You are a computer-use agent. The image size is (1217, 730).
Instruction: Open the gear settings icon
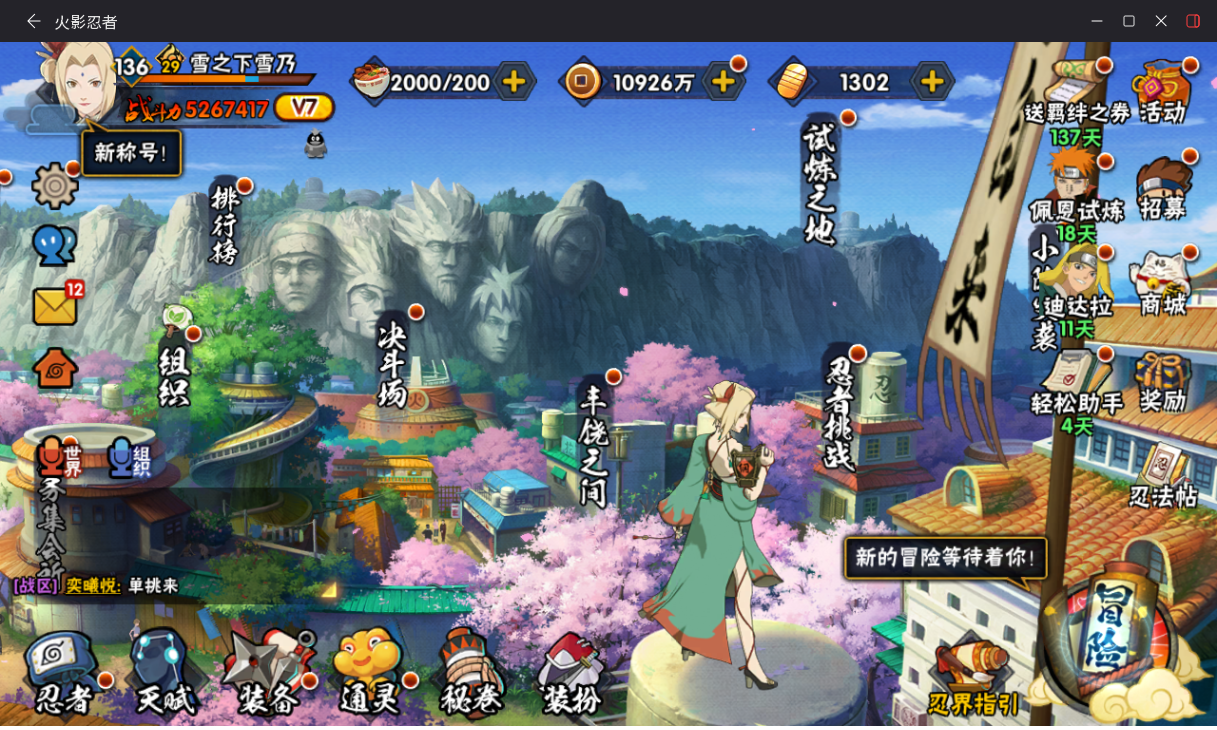(54, 186)
